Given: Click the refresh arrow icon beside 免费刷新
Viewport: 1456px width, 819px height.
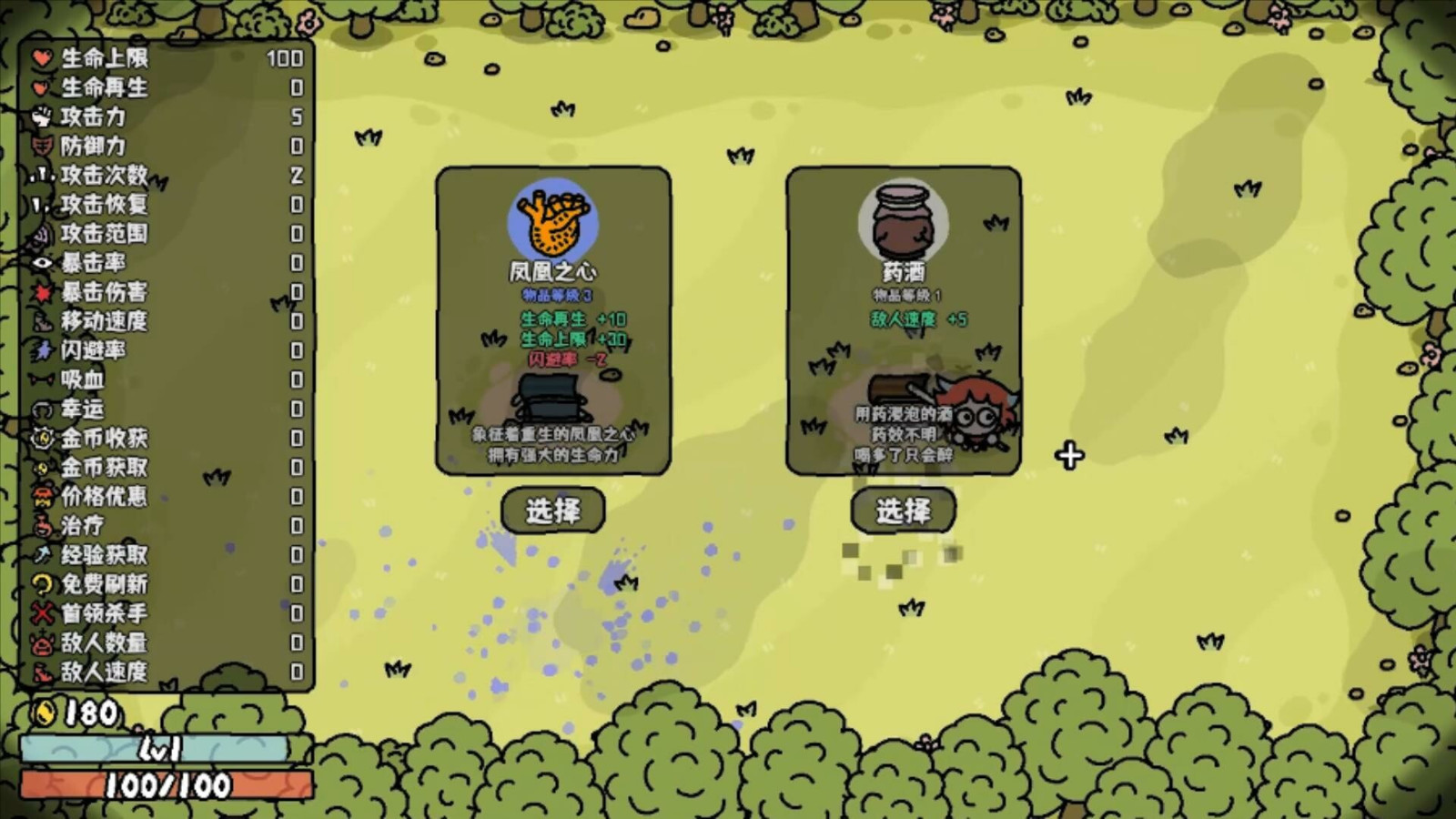Looking at the screenshot, I should tap(41, 581).
